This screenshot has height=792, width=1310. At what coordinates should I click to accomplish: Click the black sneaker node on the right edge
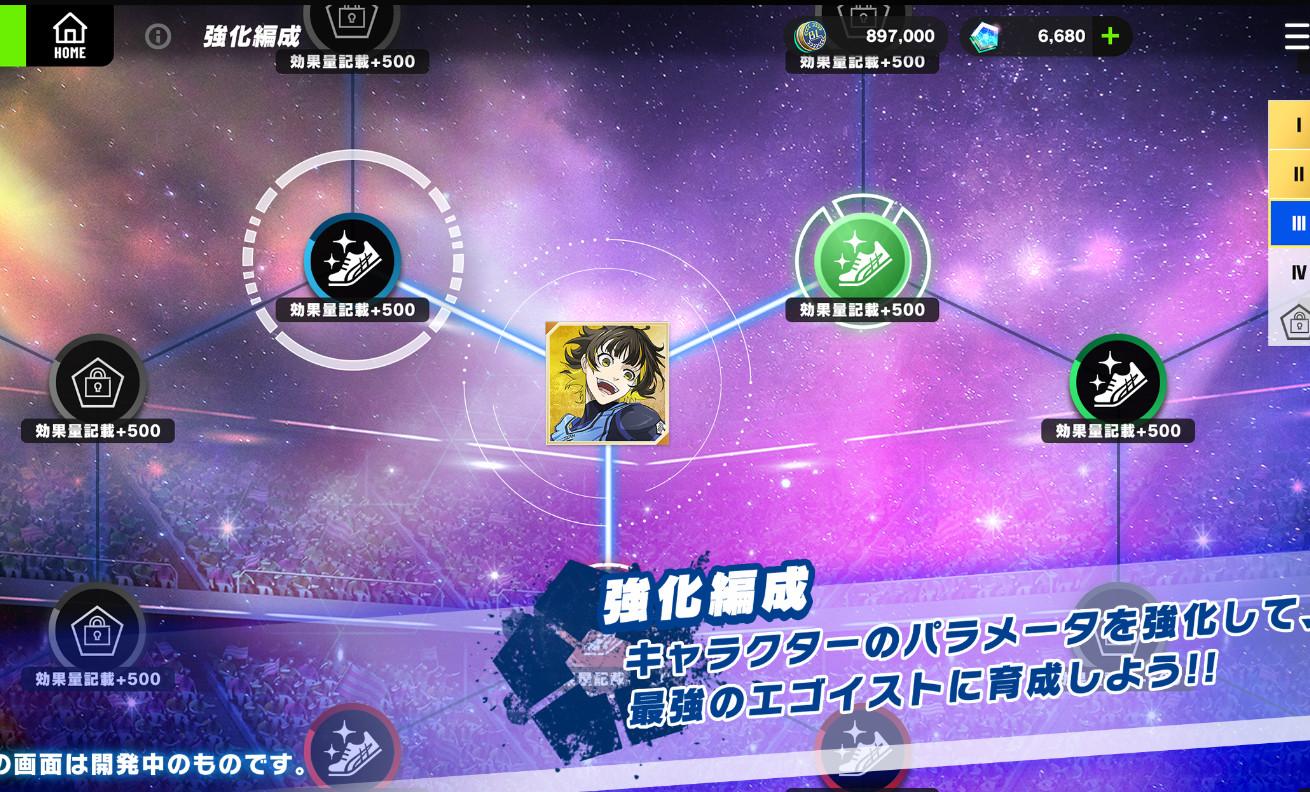1118,382
